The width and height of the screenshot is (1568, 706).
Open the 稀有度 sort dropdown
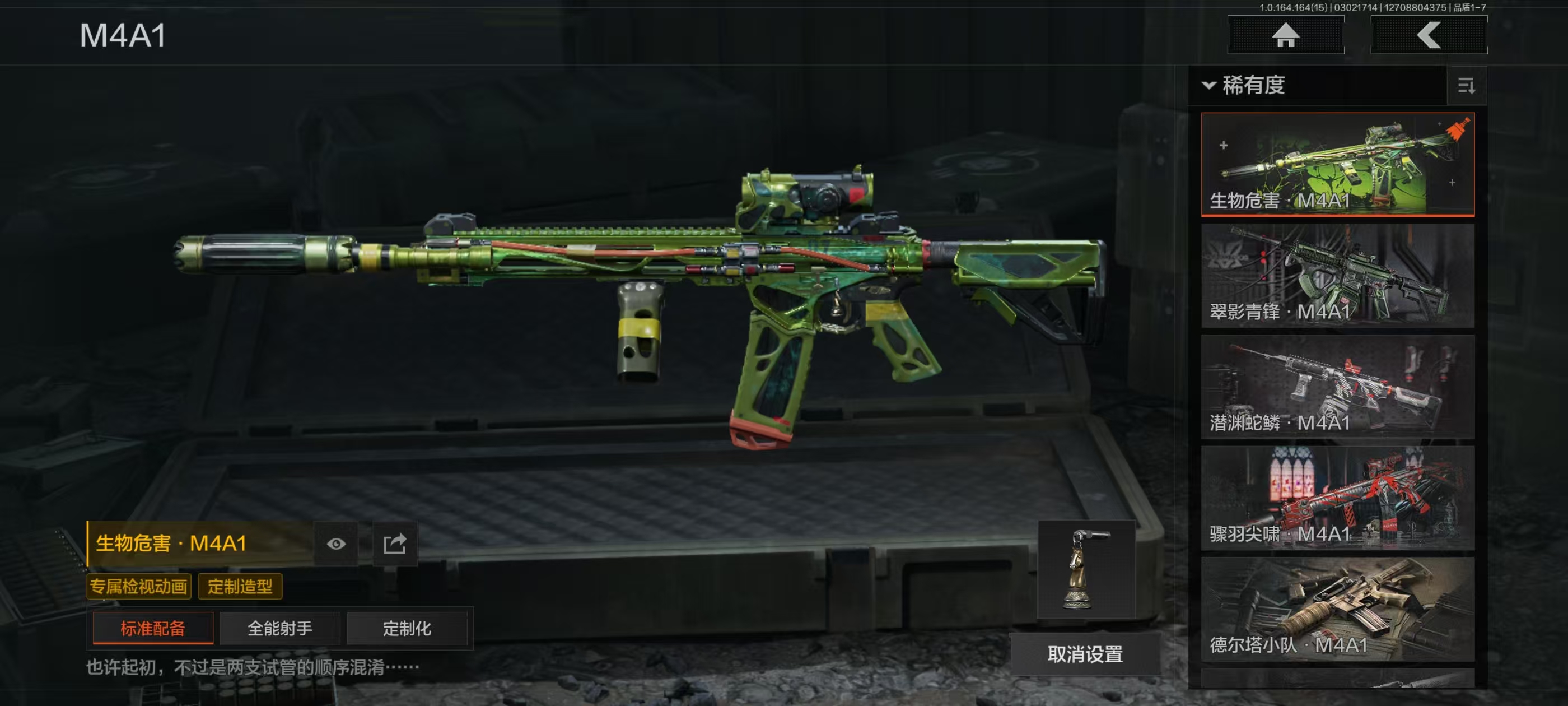point(1245,85)
